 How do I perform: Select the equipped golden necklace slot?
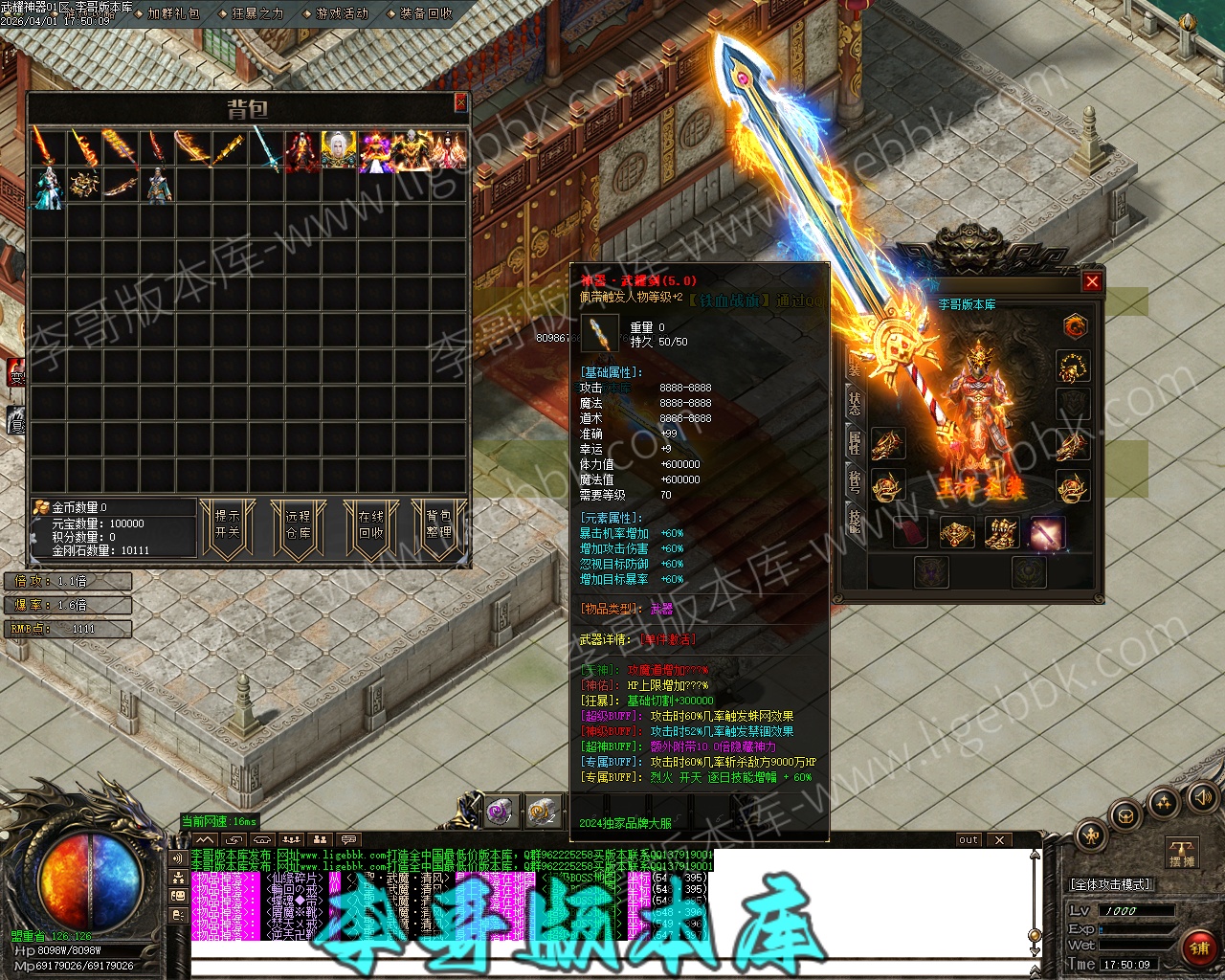click(1073, 367)
